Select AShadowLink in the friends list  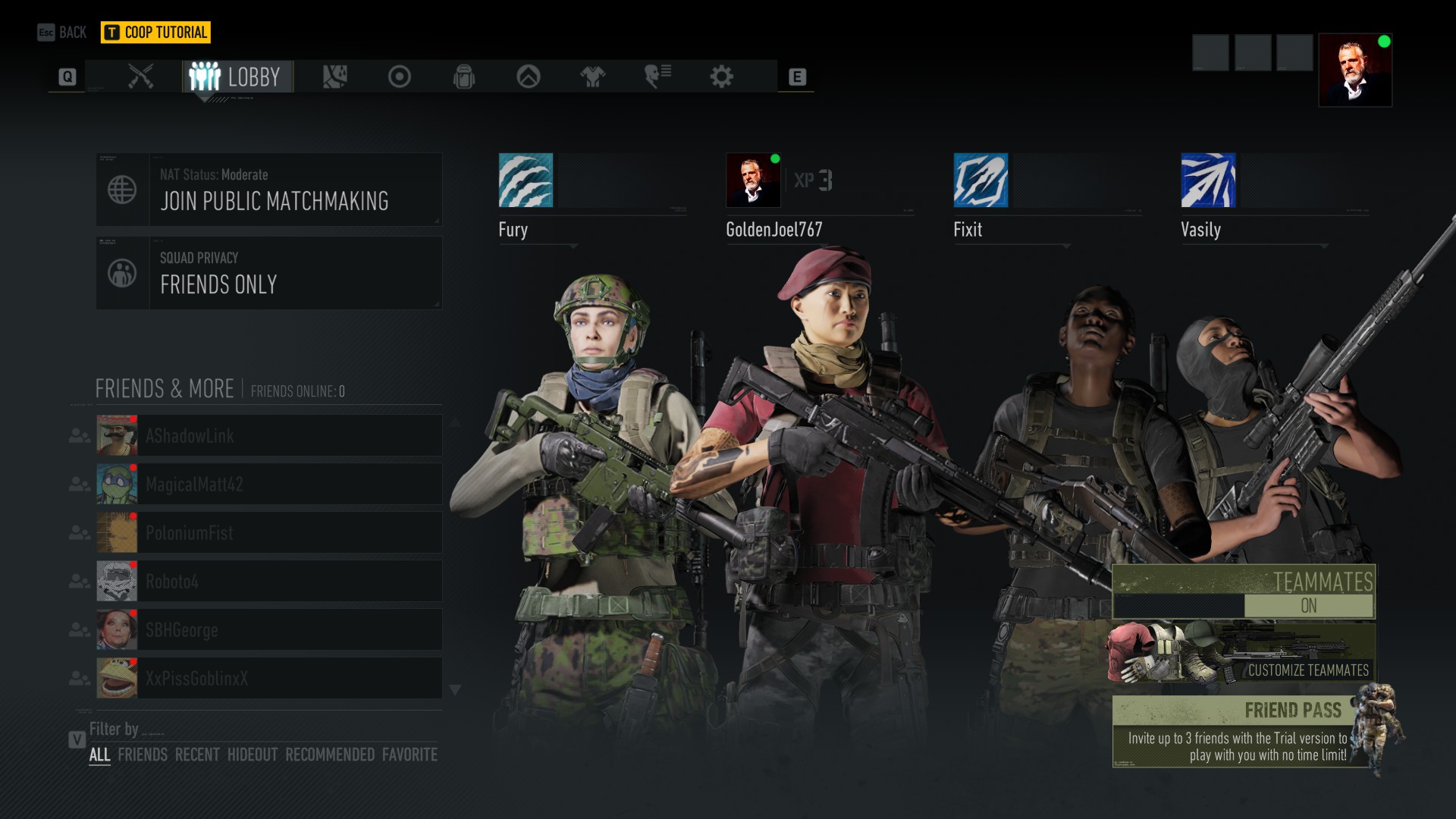269,435
